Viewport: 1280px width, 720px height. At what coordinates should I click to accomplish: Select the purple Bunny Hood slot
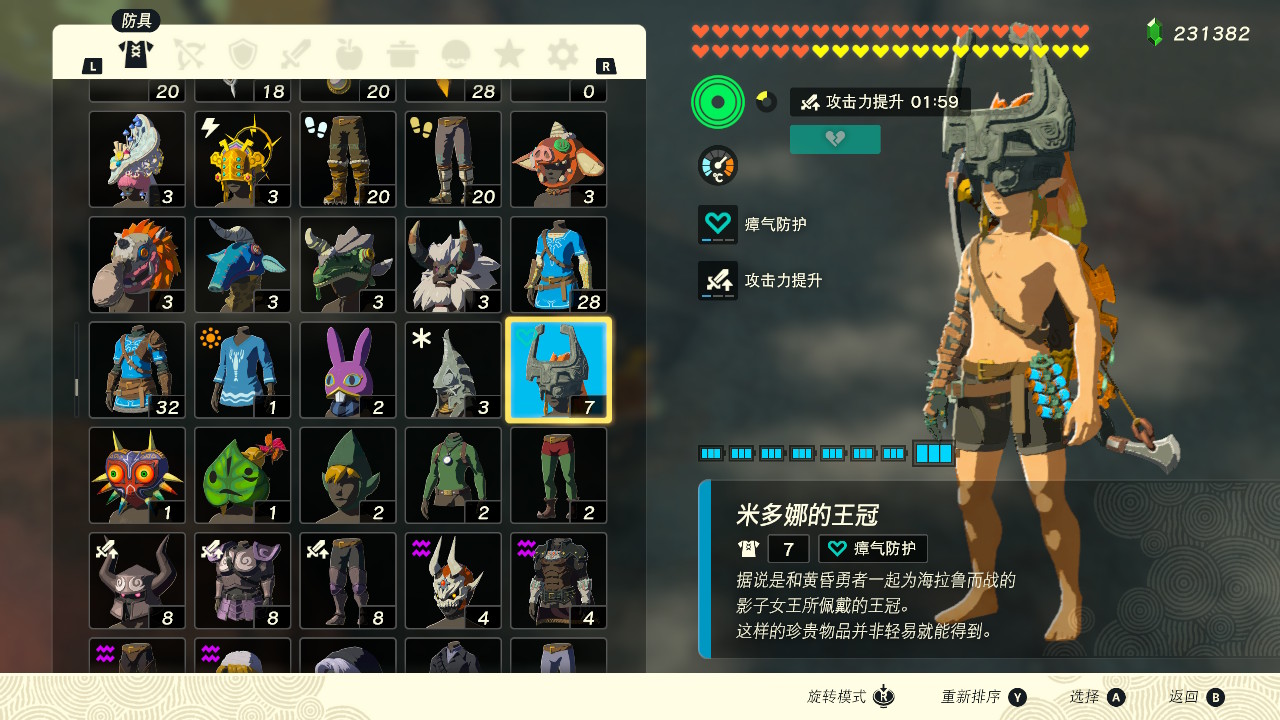348,370
